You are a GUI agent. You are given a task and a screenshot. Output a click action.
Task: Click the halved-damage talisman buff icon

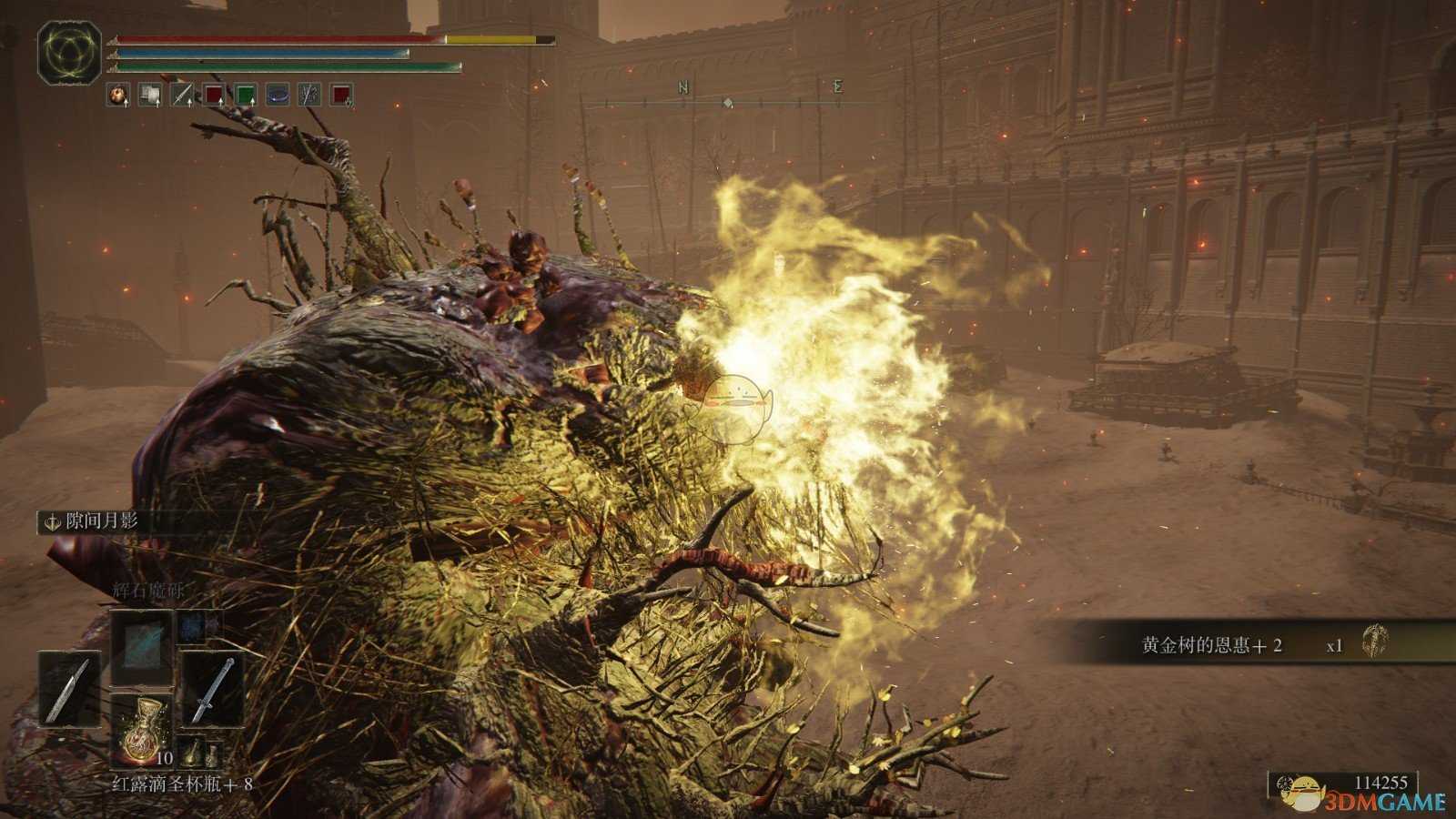pyautogui.click(x=309, y=96)
